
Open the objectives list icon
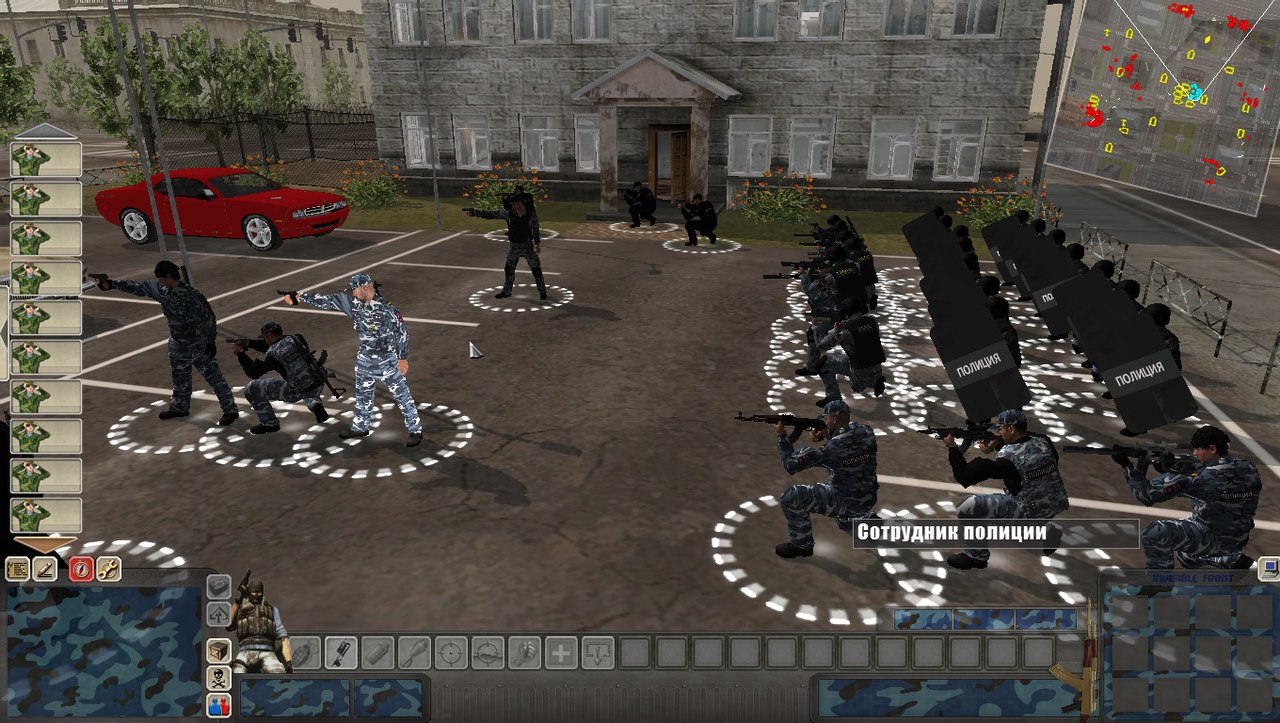tap(18, 569)
